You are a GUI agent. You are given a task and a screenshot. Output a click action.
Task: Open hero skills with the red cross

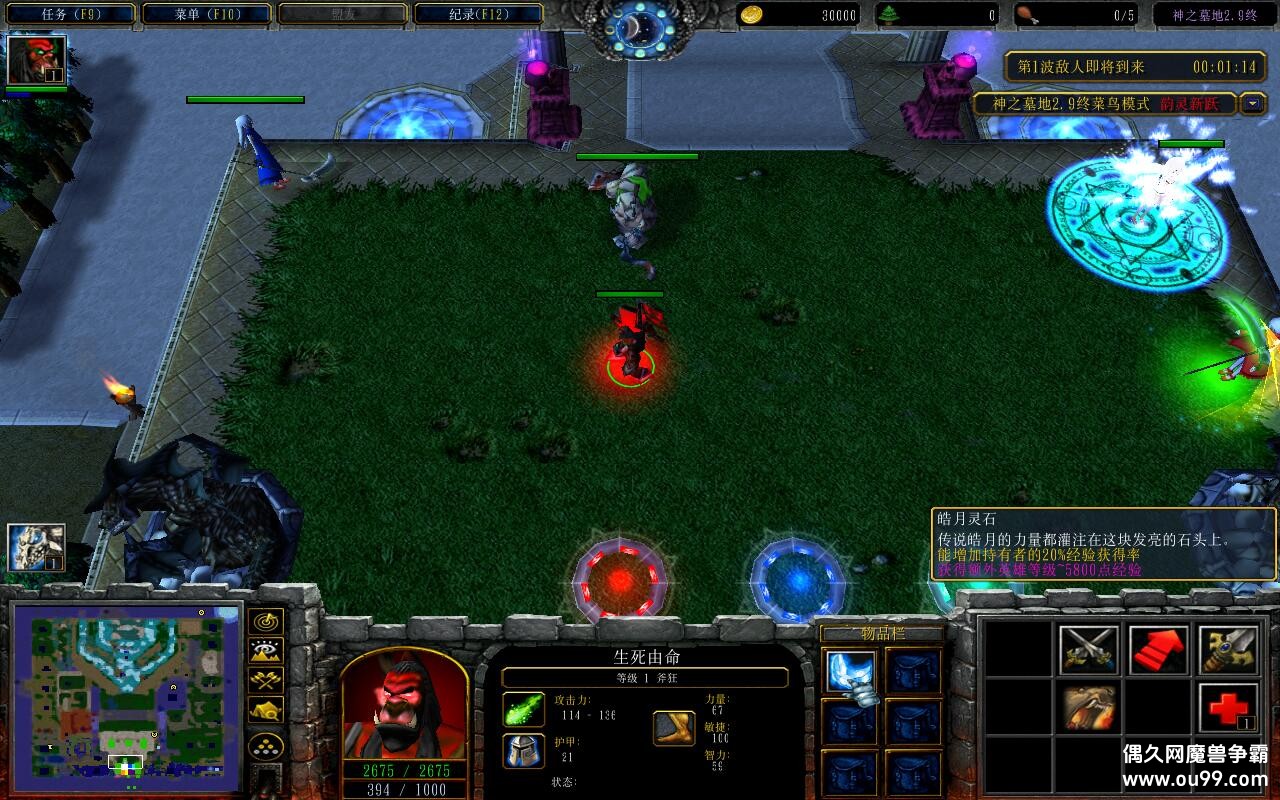1228,708
